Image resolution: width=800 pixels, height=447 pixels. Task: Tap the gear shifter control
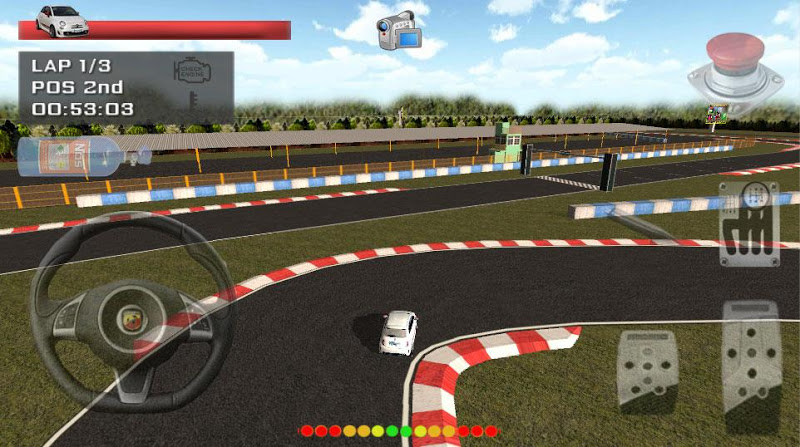pyautogui.click(x=748, y=224)
